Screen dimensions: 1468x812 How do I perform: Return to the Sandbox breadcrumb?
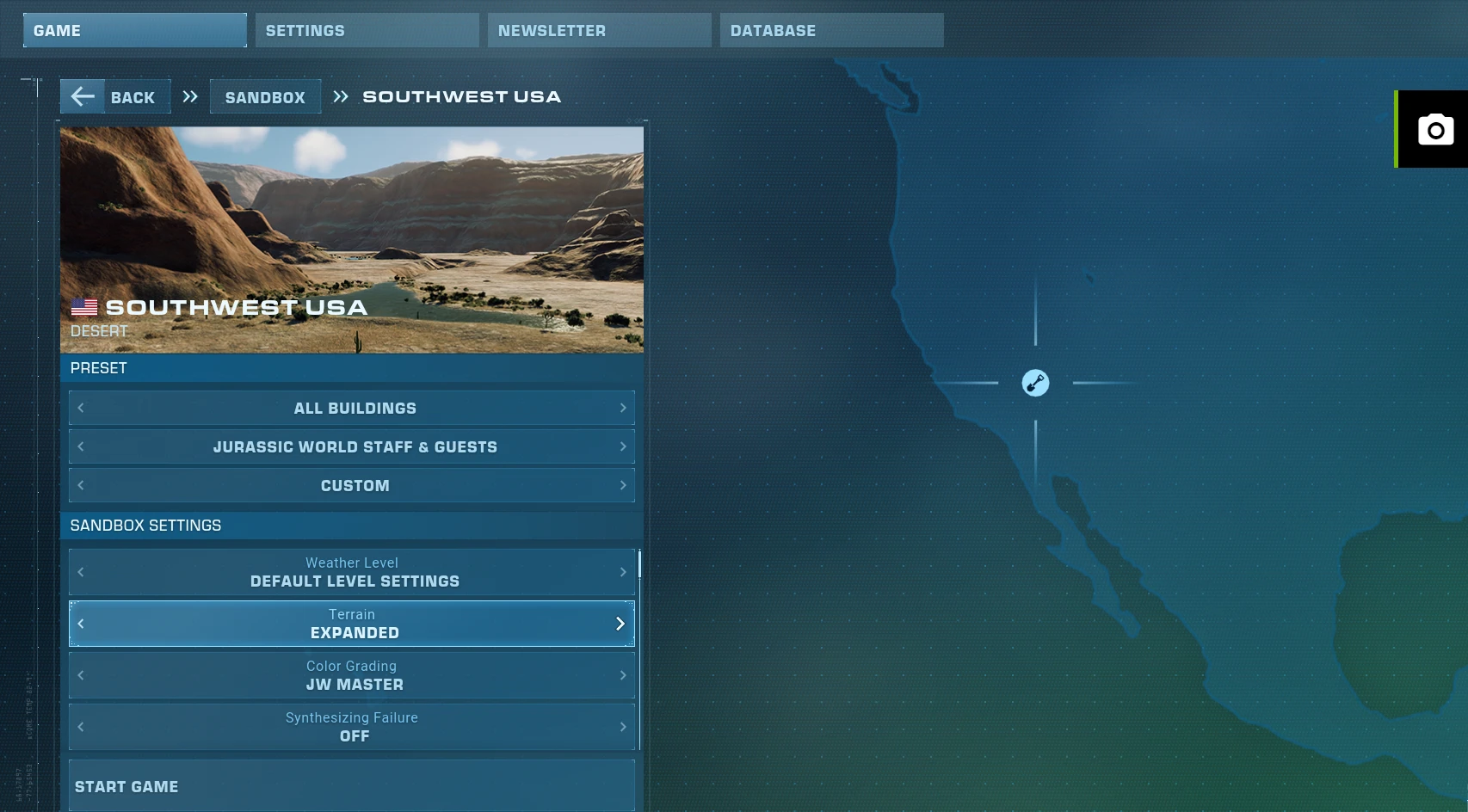[265, 97]
